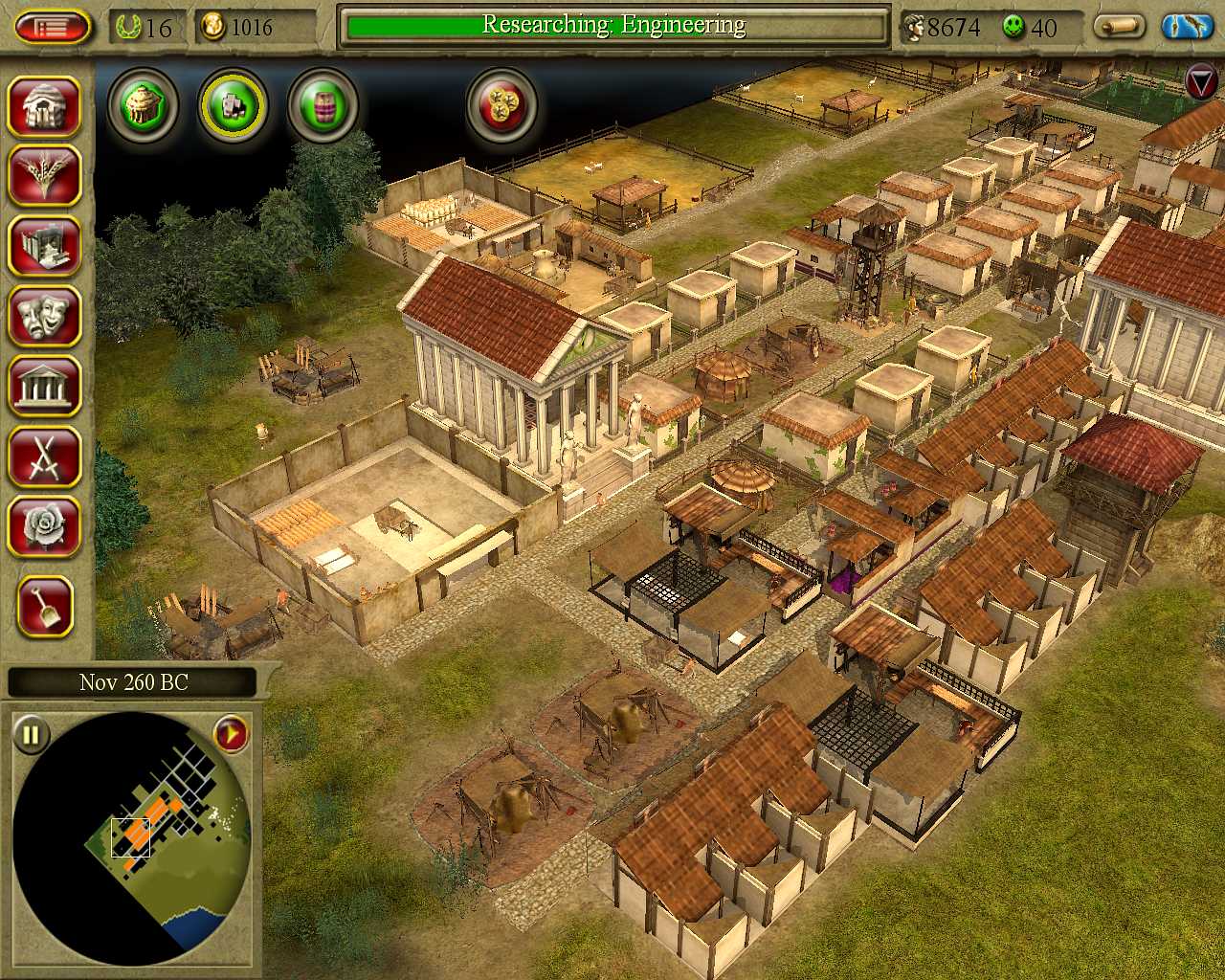This screenshot has width=1225, height=980.
Task: Click the red downward triangle button
Action: tap(1201, 82)
